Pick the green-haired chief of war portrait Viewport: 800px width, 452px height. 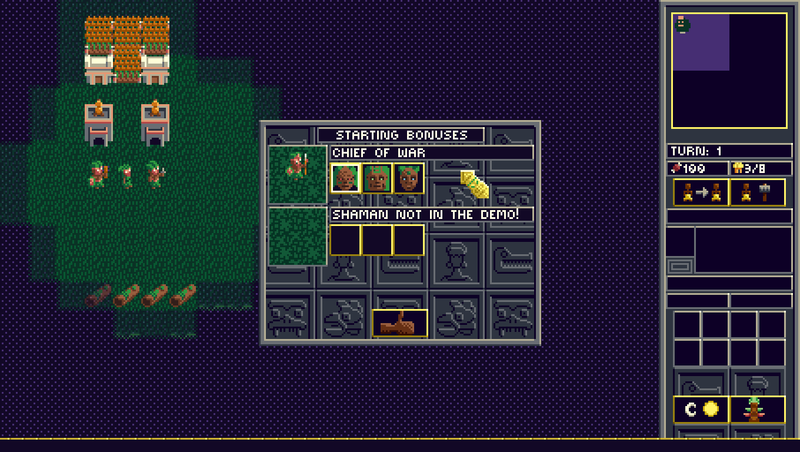coord(408,178)
